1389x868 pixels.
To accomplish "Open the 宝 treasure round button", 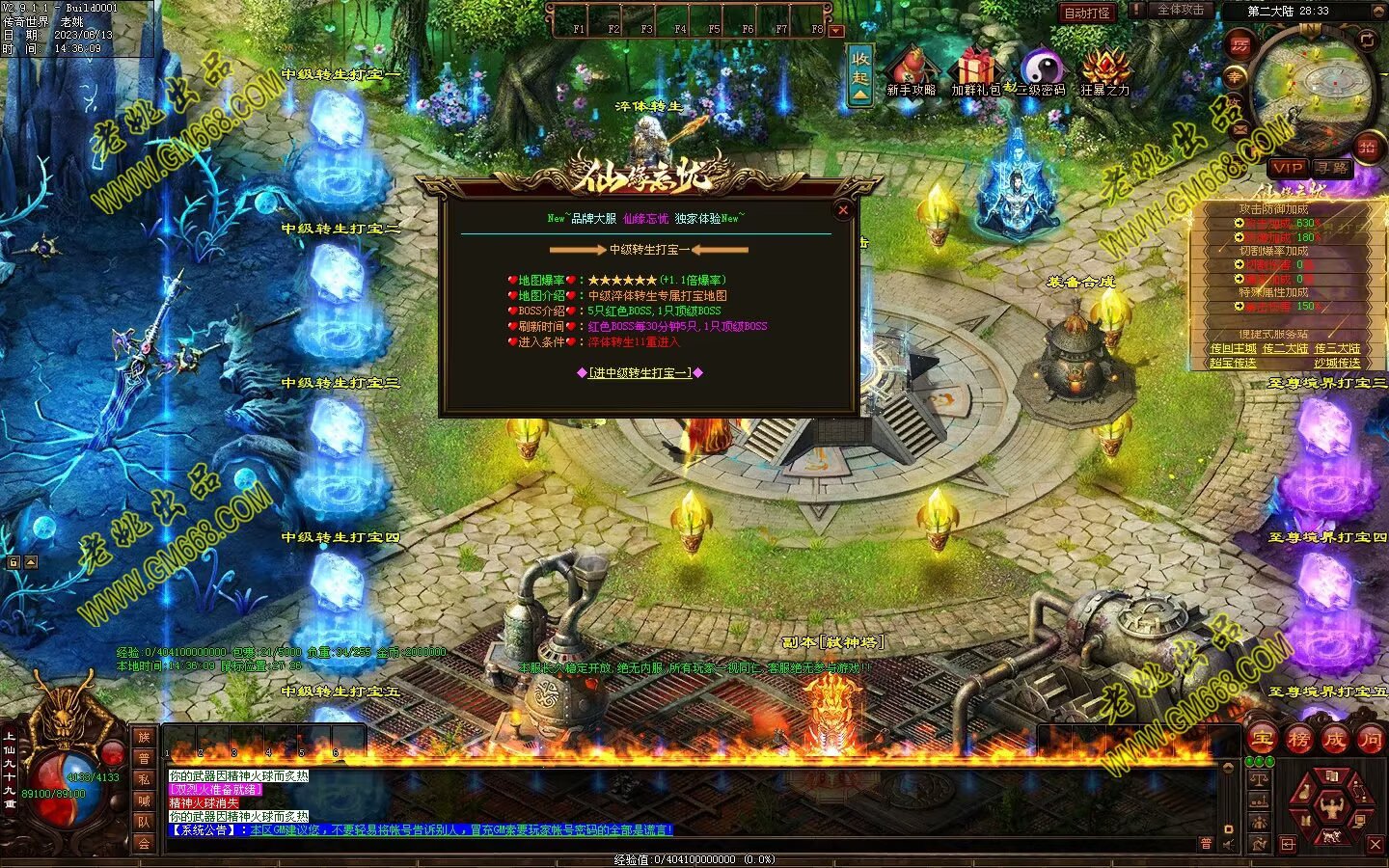I will (x=1263, y=740).
